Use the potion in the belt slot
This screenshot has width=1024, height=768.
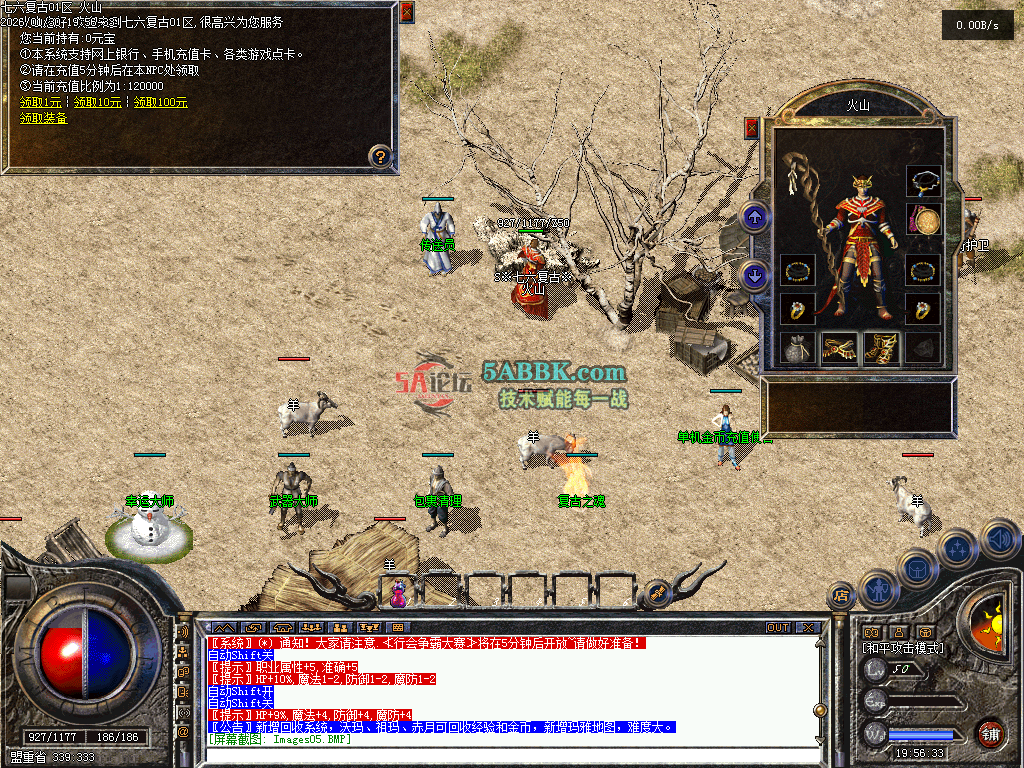[x=398, y=594]
